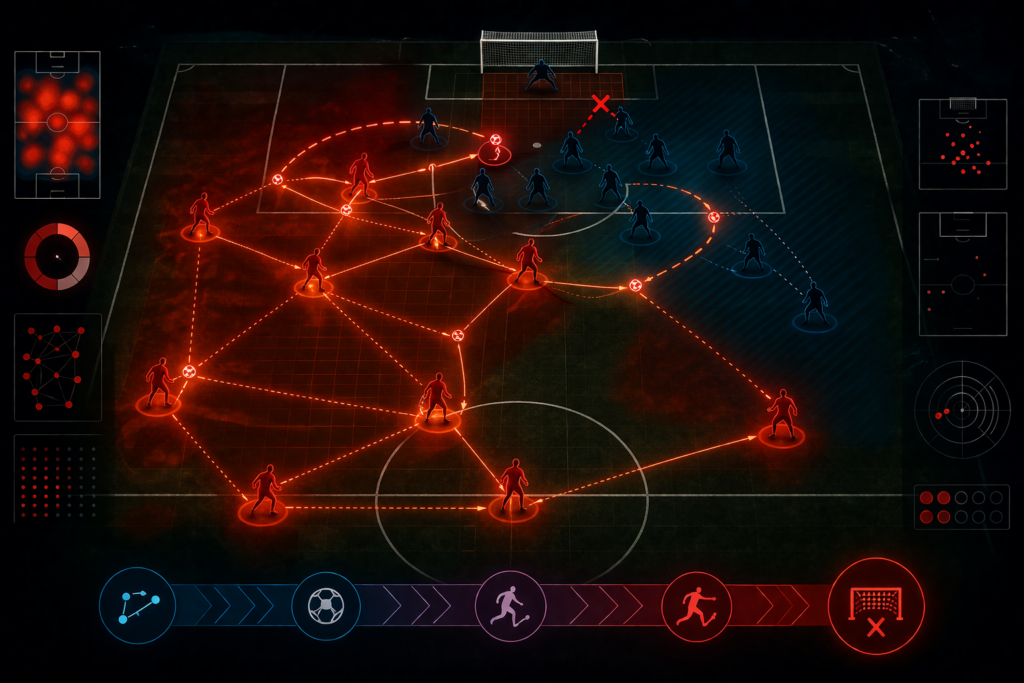Open the pass network graph thumbnail
Image resolution: width=1024 pixels, height=683 pixels.
57,366
